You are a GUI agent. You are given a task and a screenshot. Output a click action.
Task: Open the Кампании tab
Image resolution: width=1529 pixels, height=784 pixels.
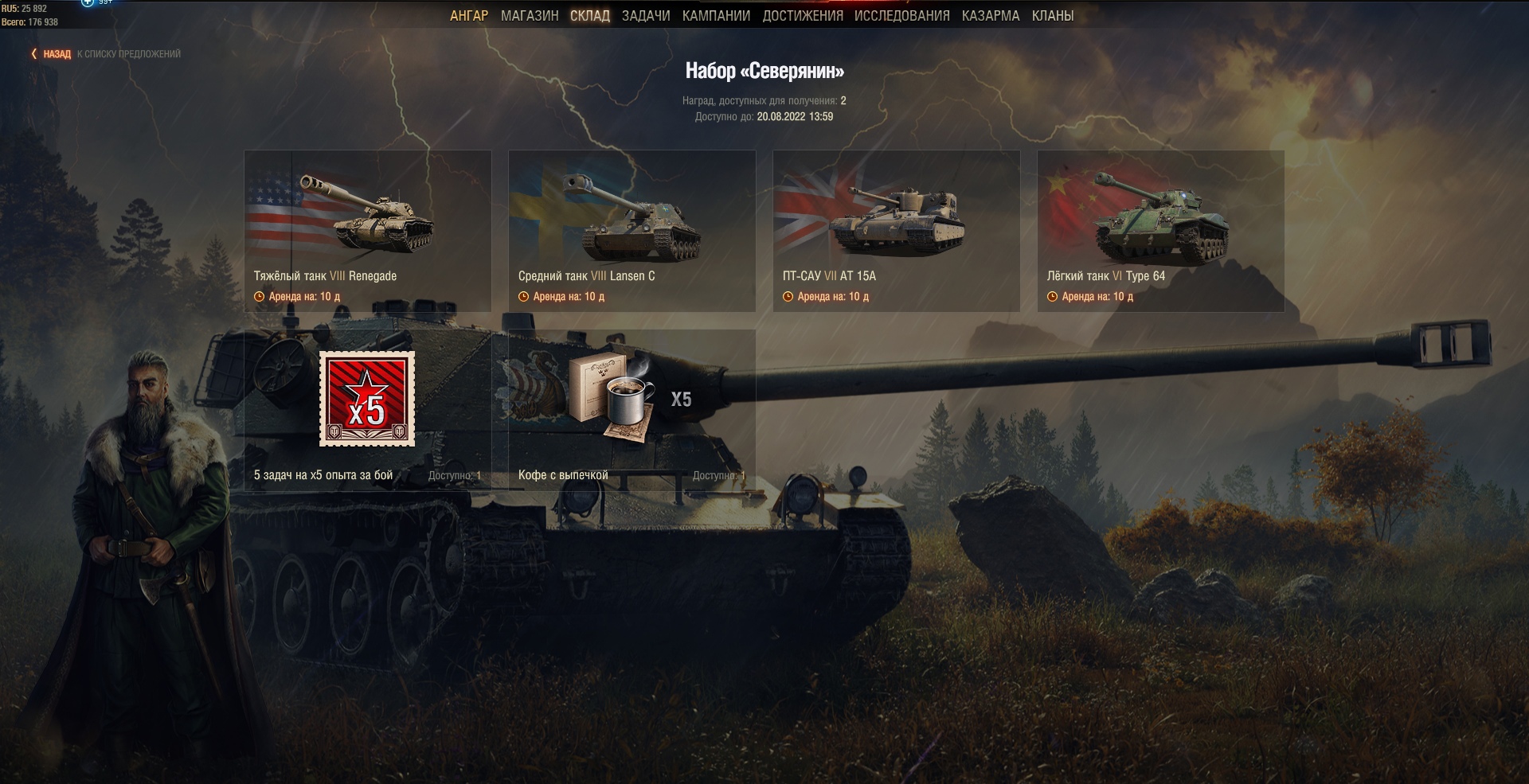point(716,16)
